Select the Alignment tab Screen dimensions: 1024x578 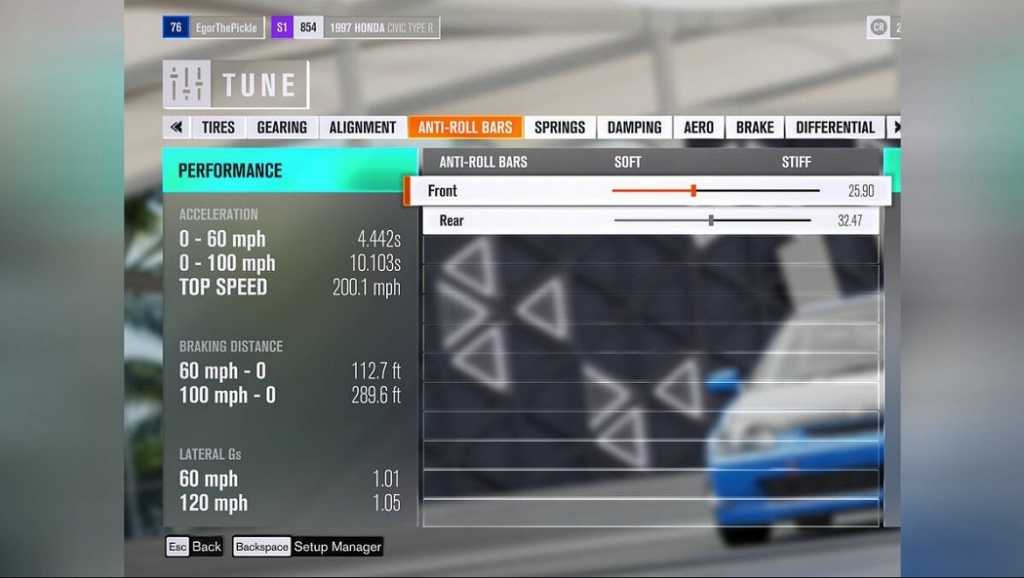point(362,127)
